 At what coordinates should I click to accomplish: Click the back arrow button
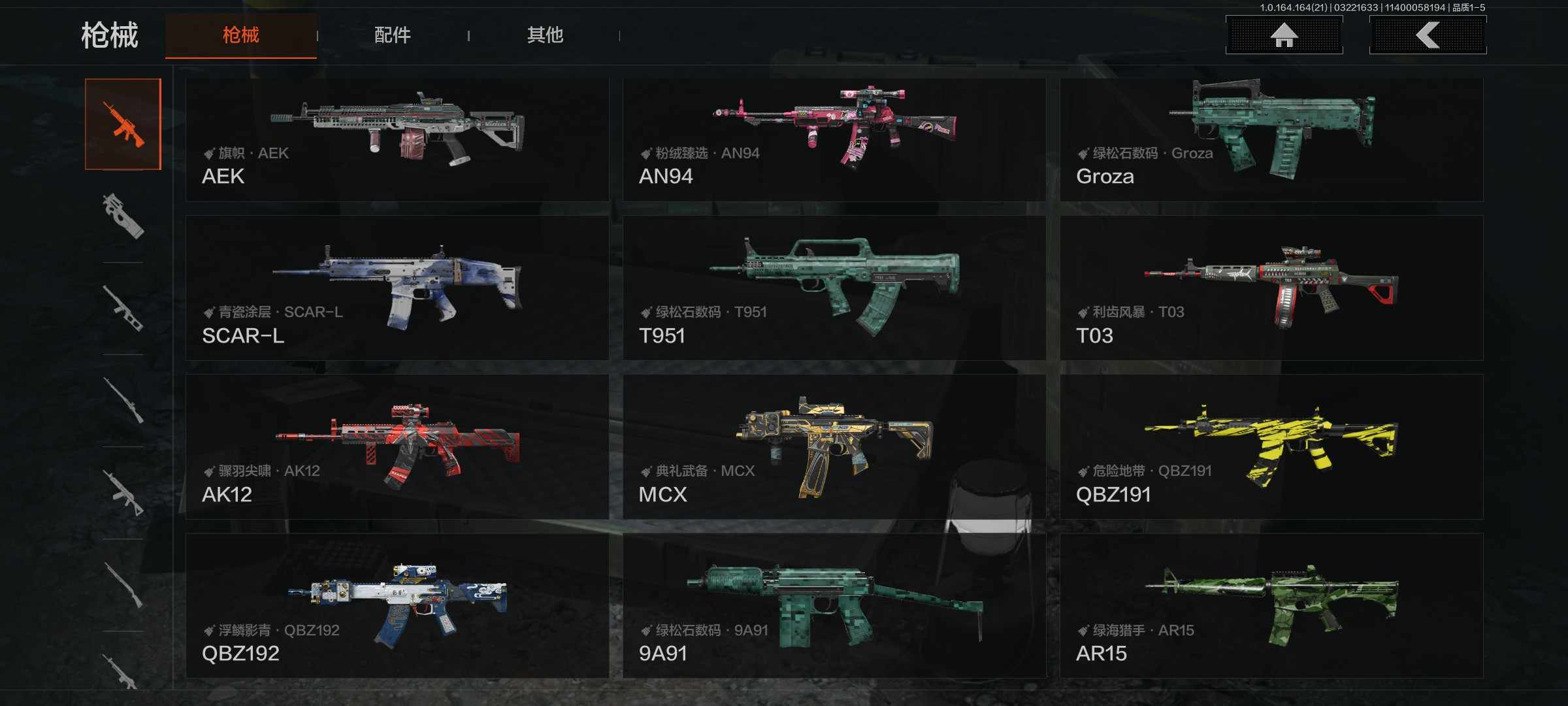[1428, 35]
